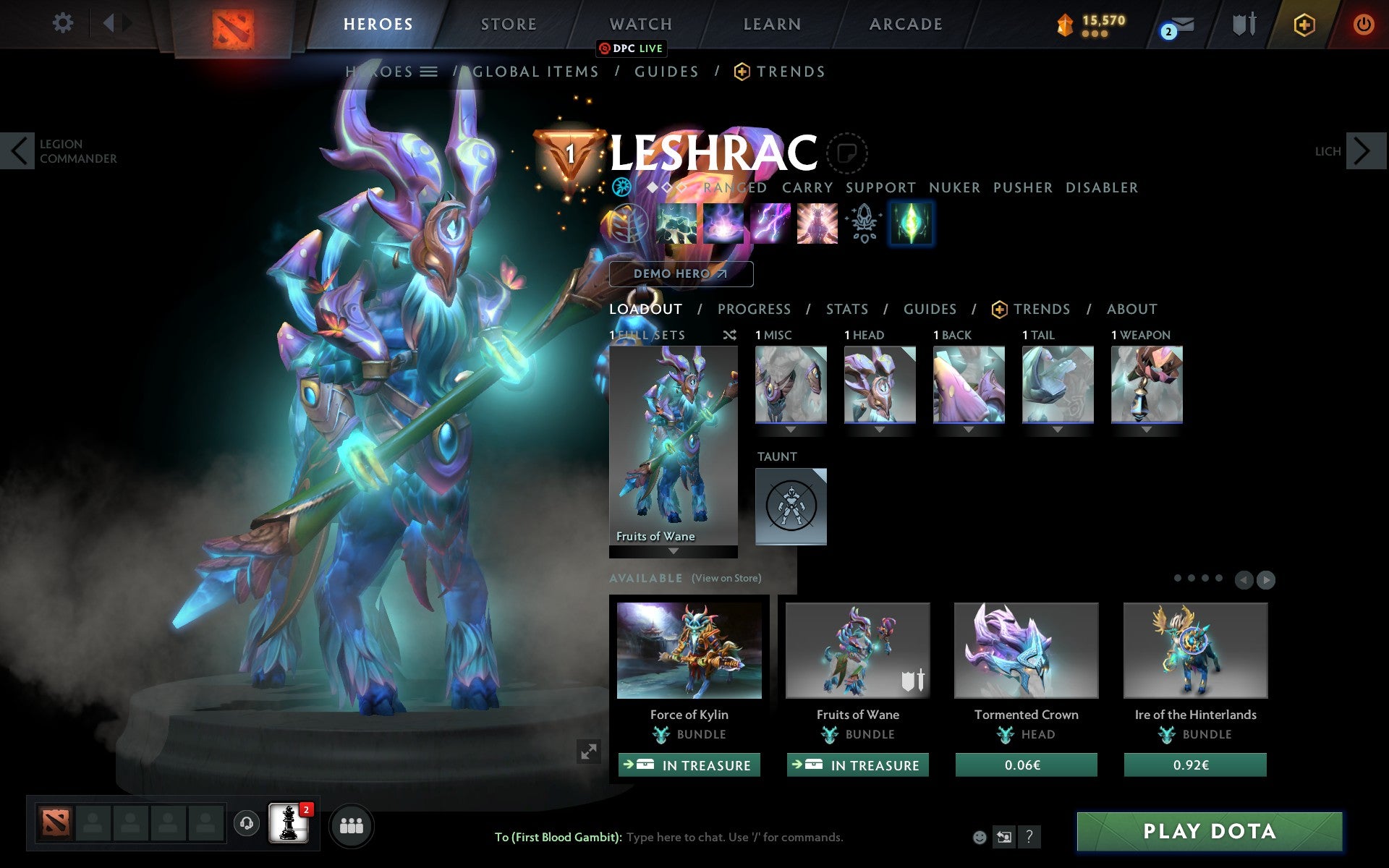
Task: Click the power/logout icon
Action: pyautogui.click(x=1363, y=24)
